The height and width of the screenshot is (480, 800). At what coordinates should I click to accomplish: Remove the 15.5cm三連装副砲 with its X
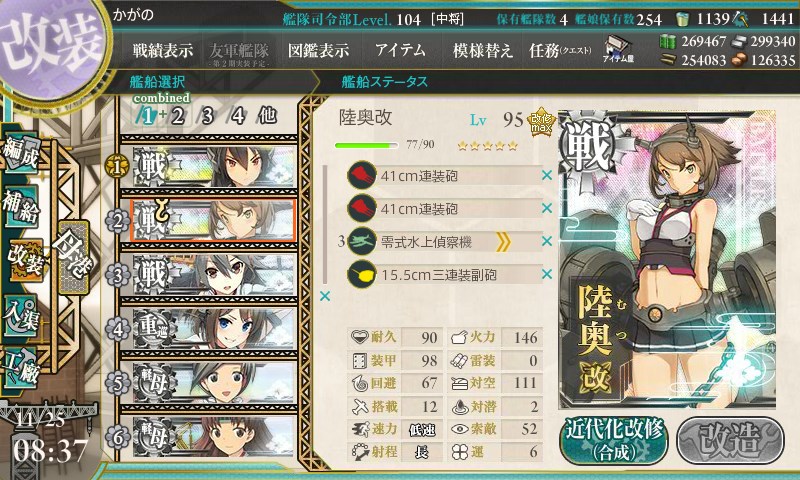547,273
